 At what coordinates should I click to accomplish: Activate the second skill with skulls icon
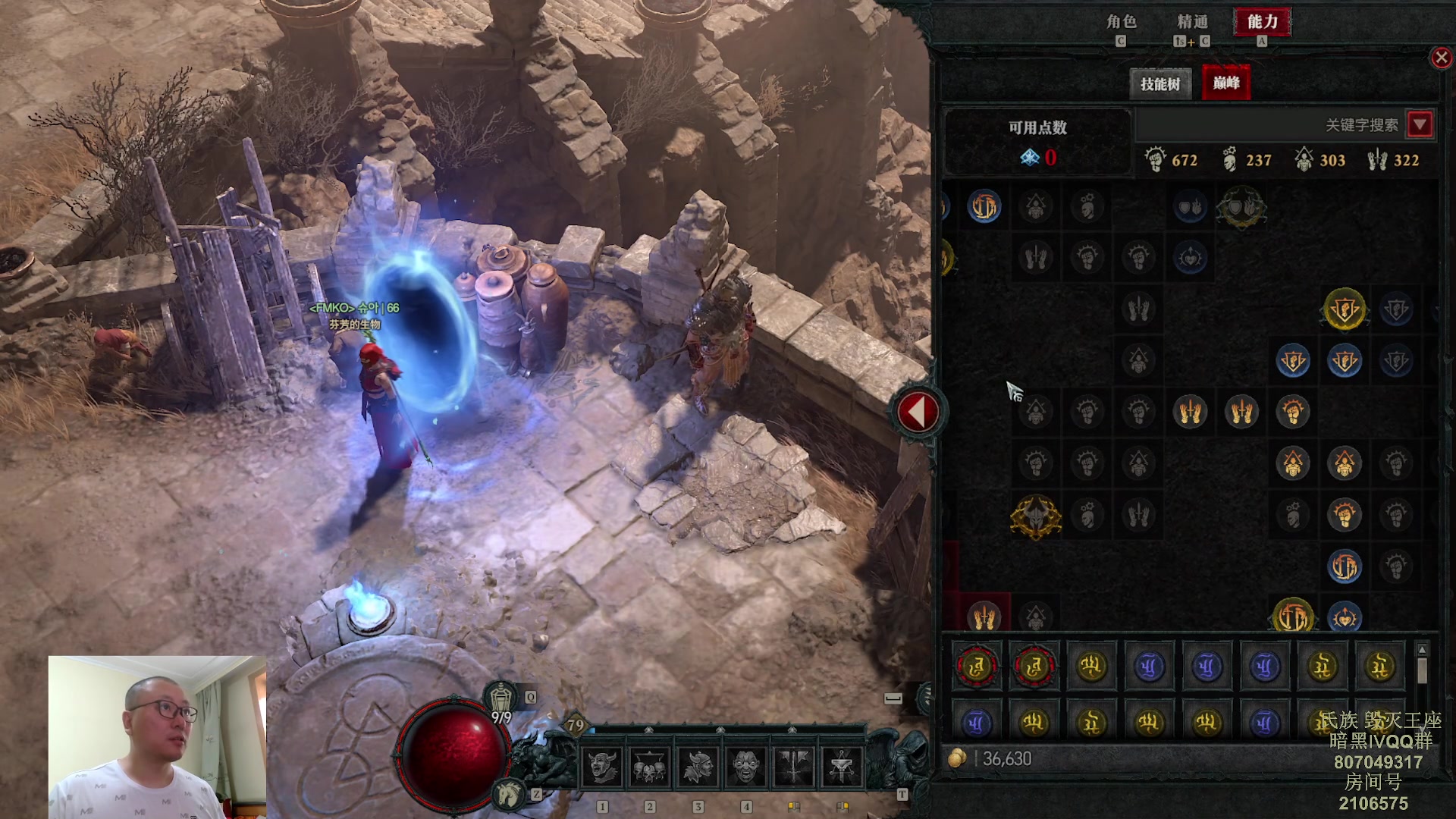(649, 767)
